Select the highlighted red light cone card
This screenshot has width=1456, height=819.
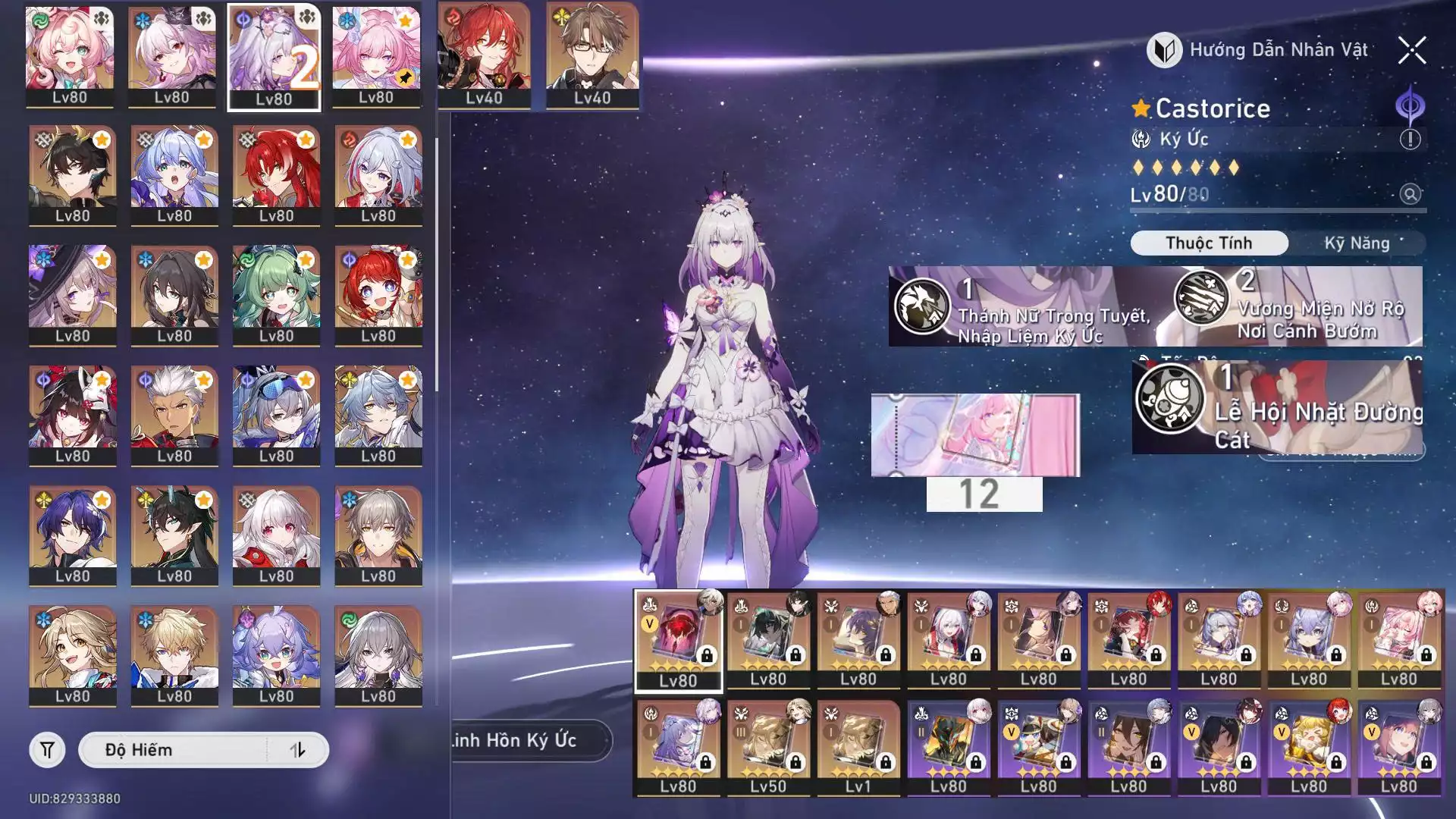[x=678, y=641]
